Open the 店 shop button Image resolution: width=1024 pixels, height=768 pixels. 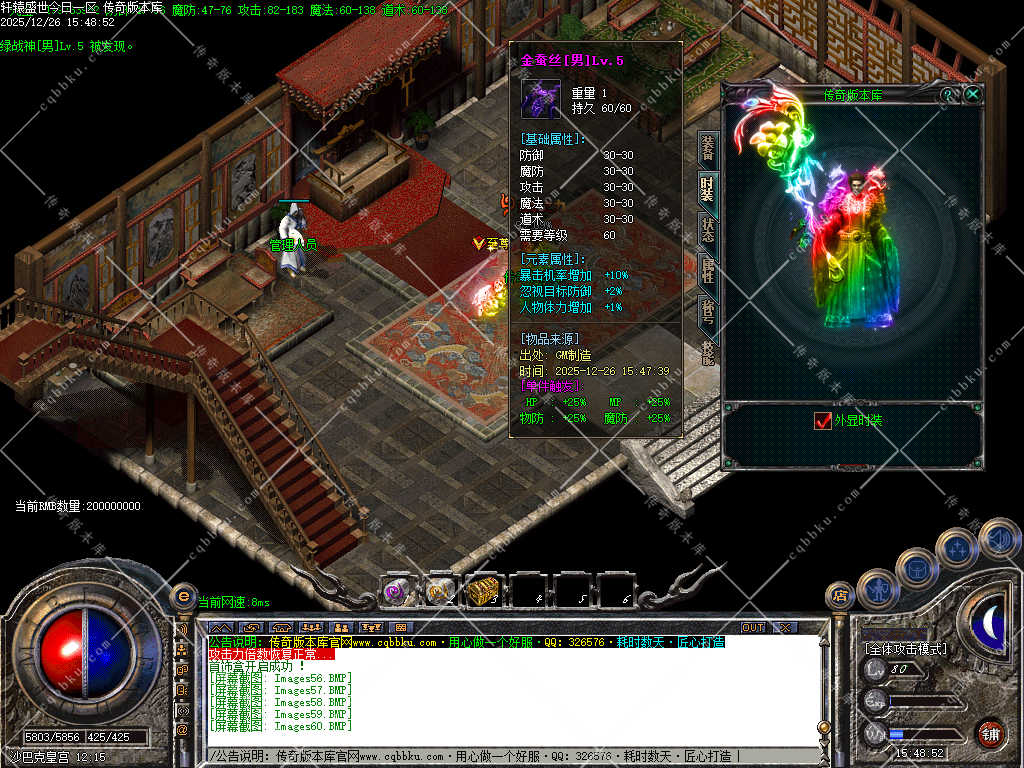[840, 596]
